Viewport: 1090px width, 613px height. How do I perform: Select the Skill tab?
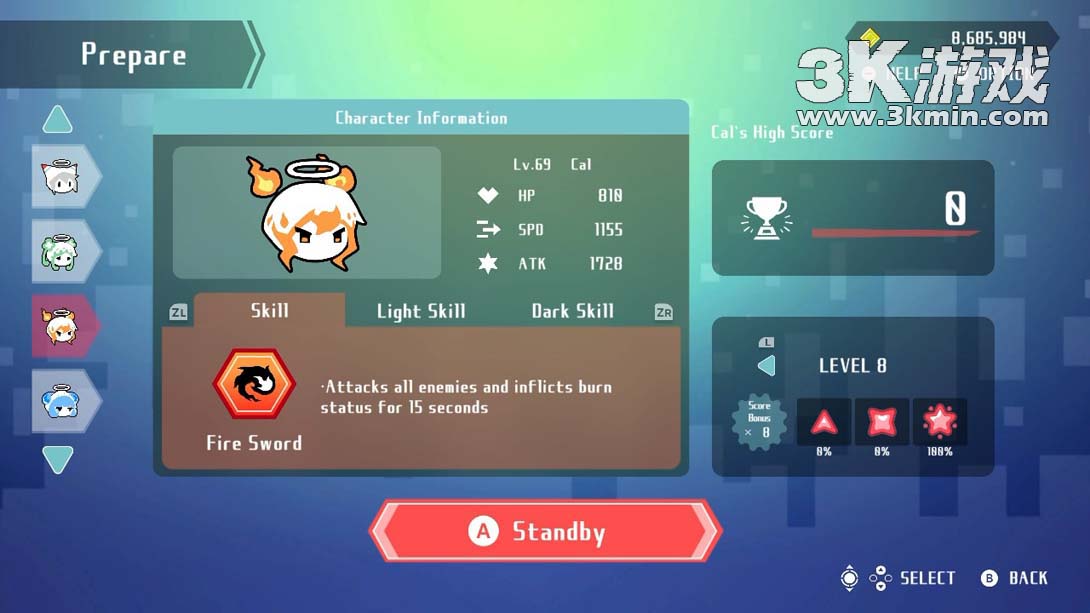(269, 310)
